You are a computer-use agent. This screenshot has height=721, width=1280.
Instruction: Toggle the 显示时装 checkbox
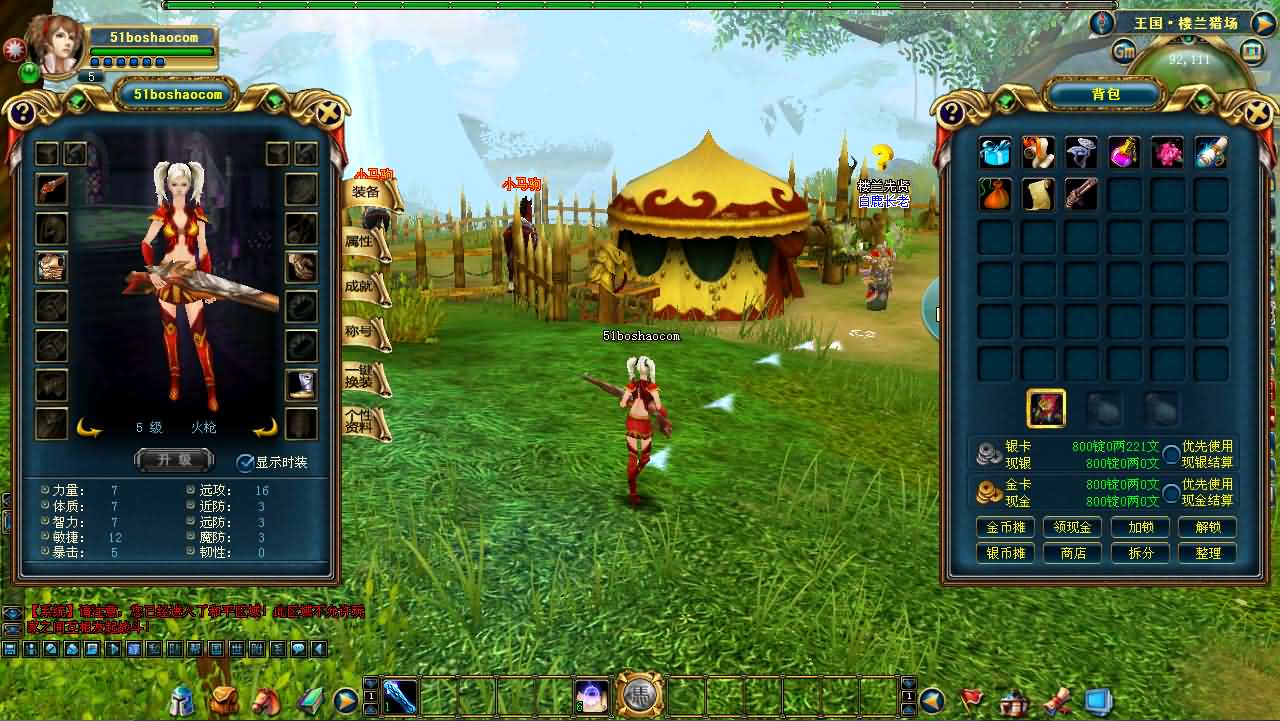coord(243,463)
